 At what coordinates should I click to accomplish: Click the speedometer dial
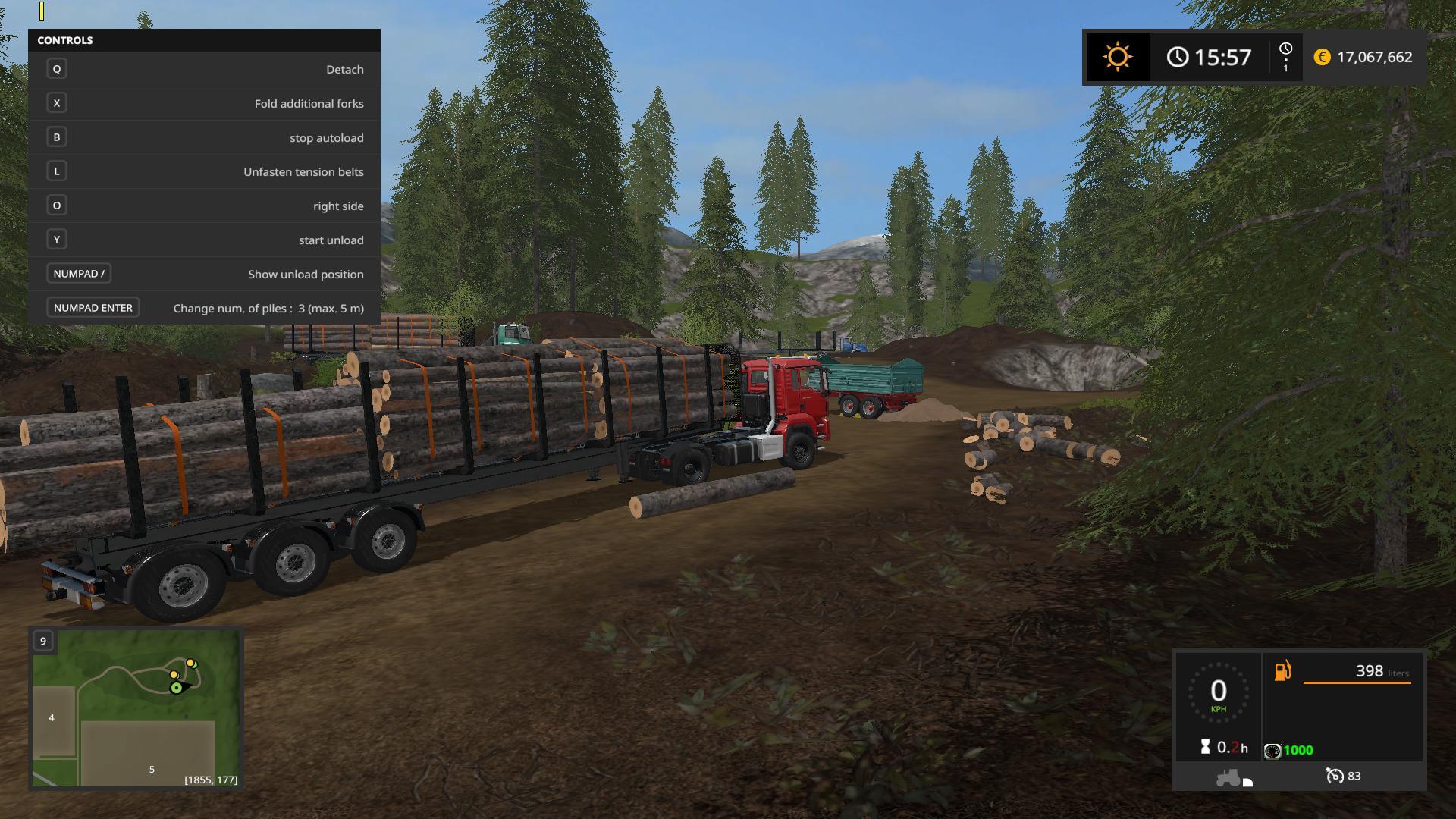pyautogui.click(x=1218, y=692)
